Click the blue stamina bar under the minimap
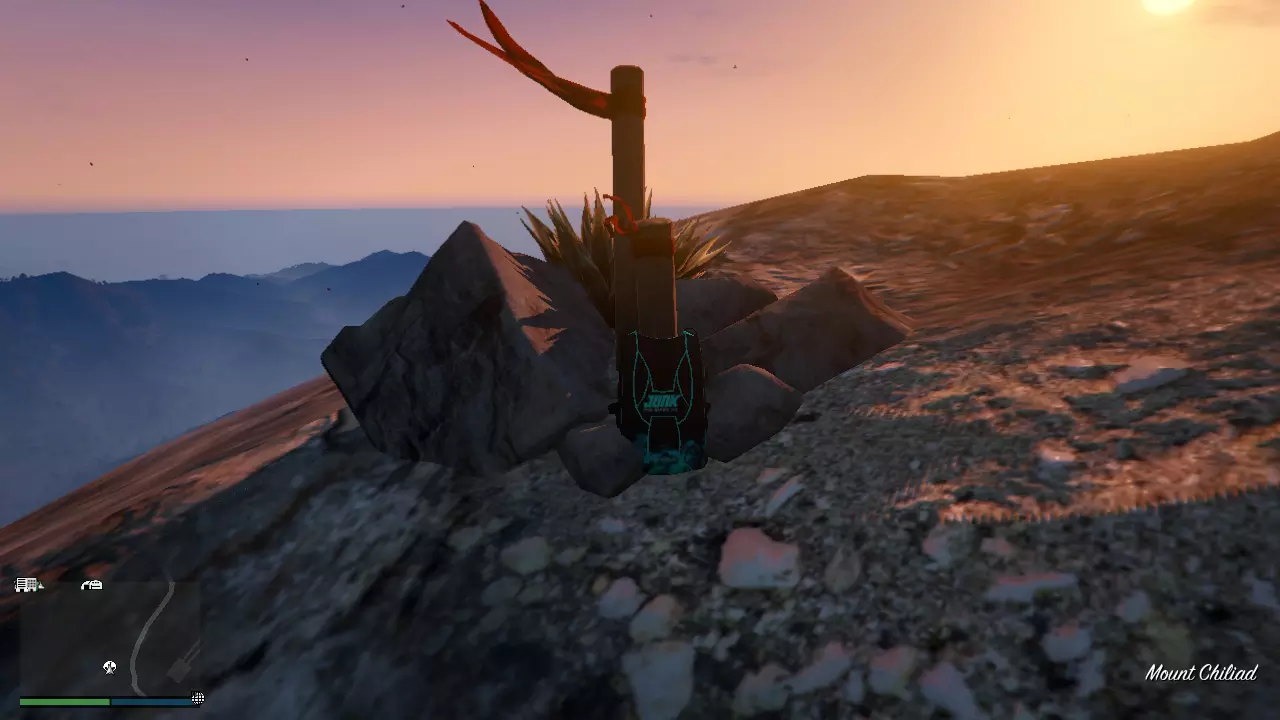 tap(150, 700)
